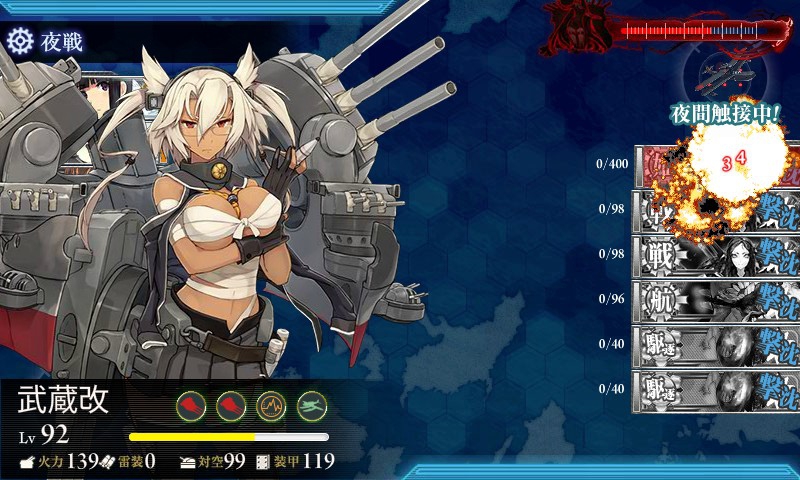
Task: Choose the sunk 戦 battleship enemy banner
Action: [x=716, y=254]
